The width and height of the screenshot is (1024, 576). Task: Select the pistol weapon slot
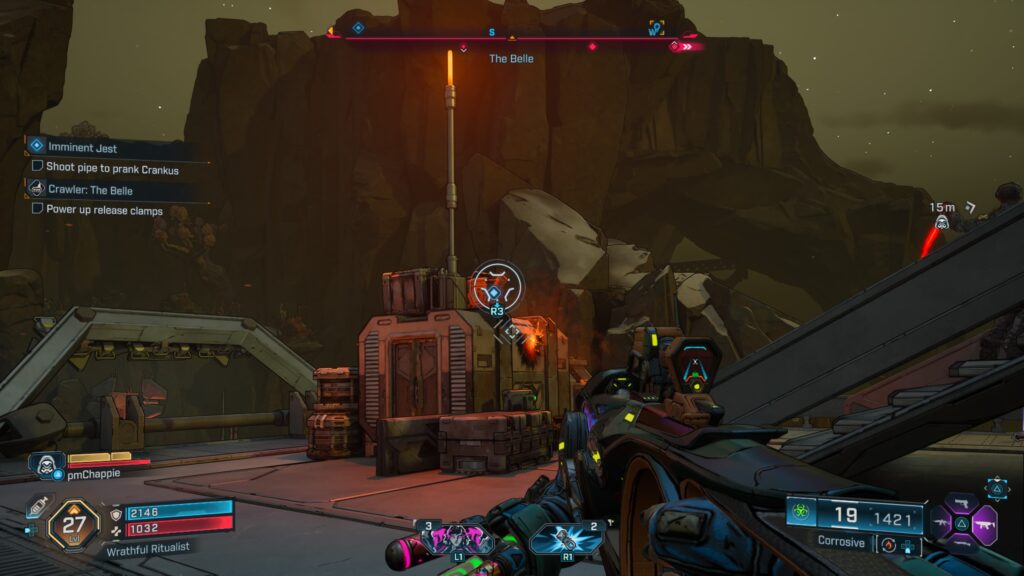(x=961, y=502)
